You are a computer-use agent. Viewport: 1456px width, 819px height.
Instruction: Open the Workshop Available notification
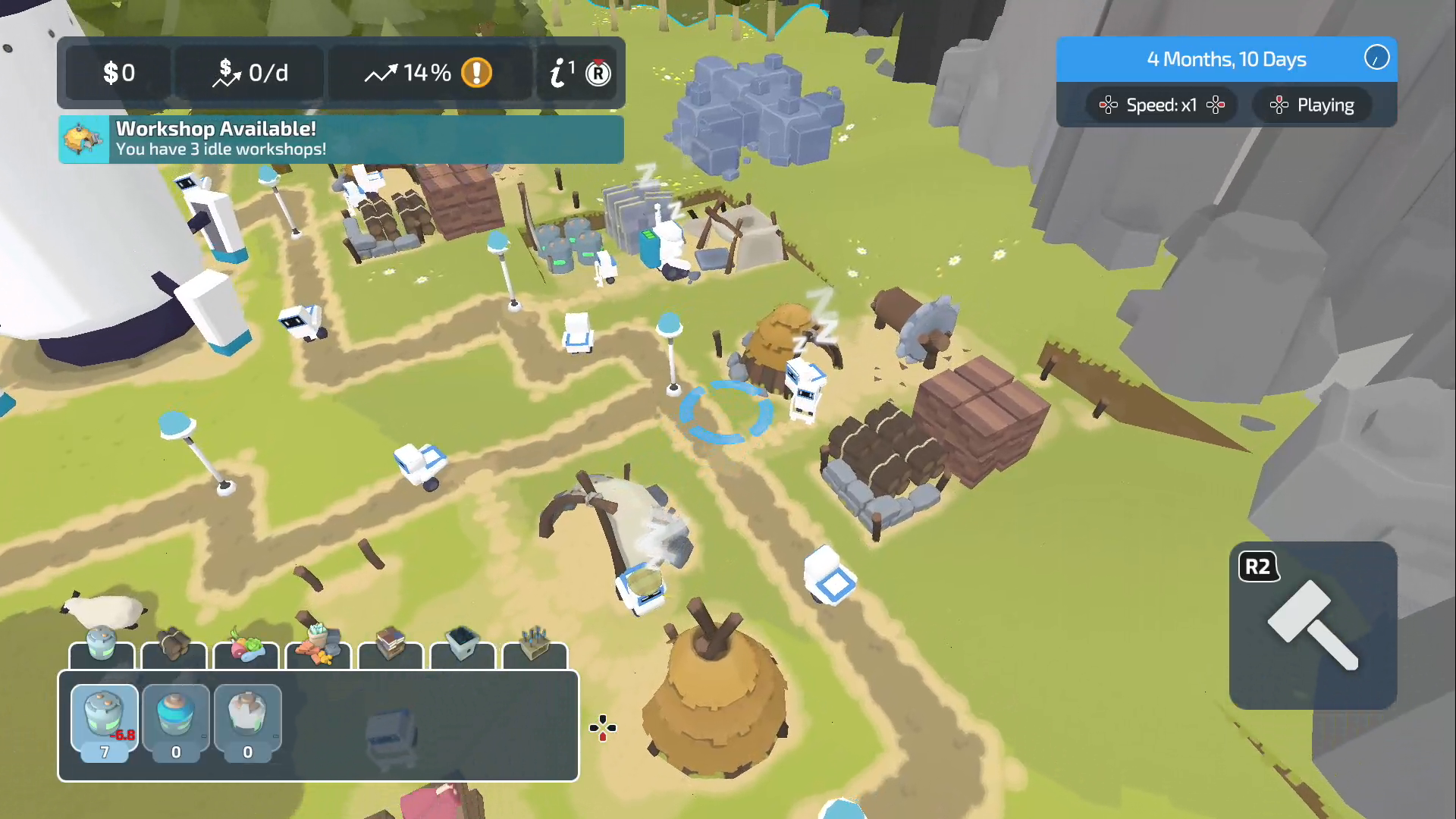340,140
